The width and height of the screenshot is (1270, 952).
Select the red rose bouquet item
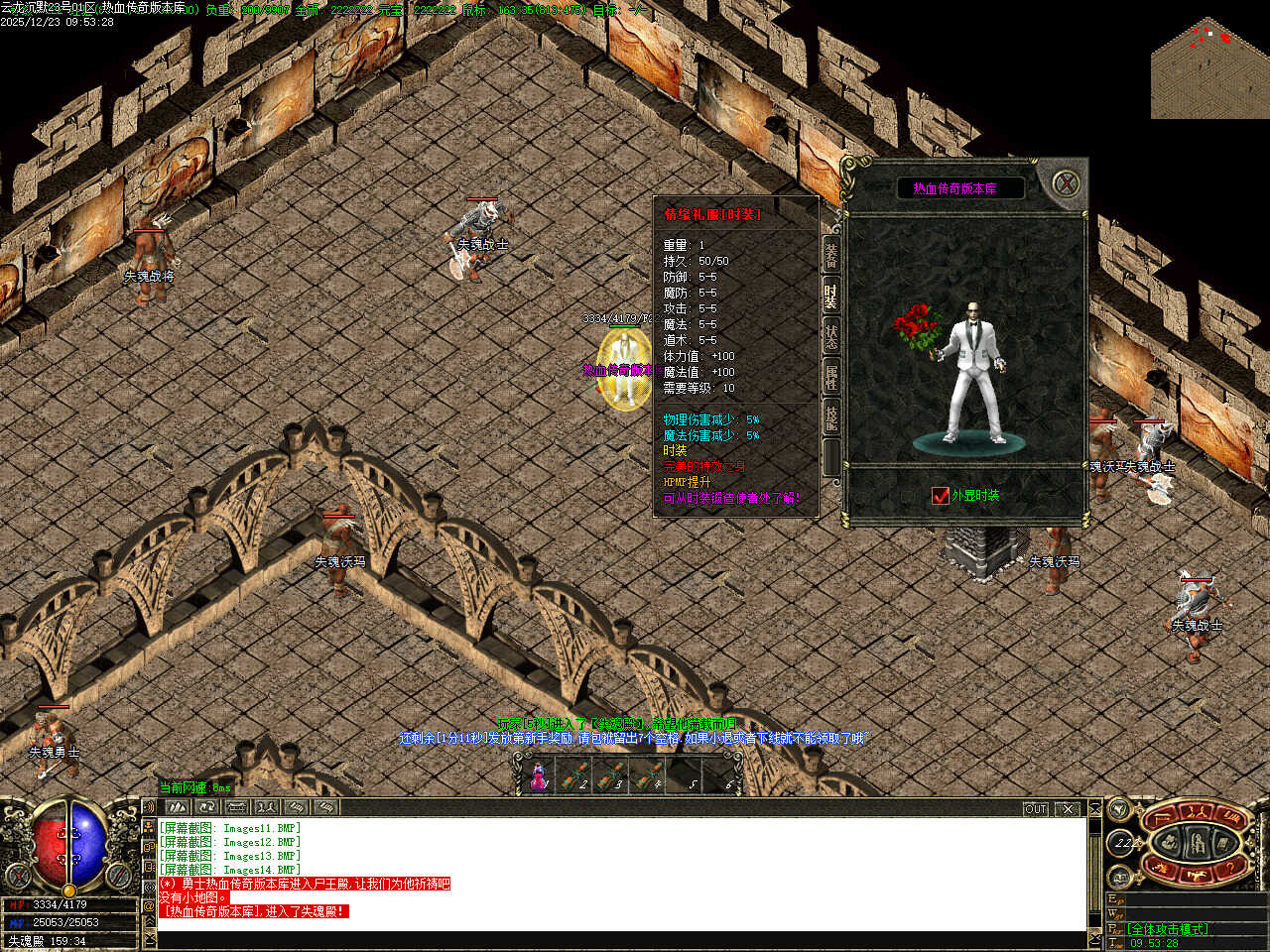tap(918, 325)
